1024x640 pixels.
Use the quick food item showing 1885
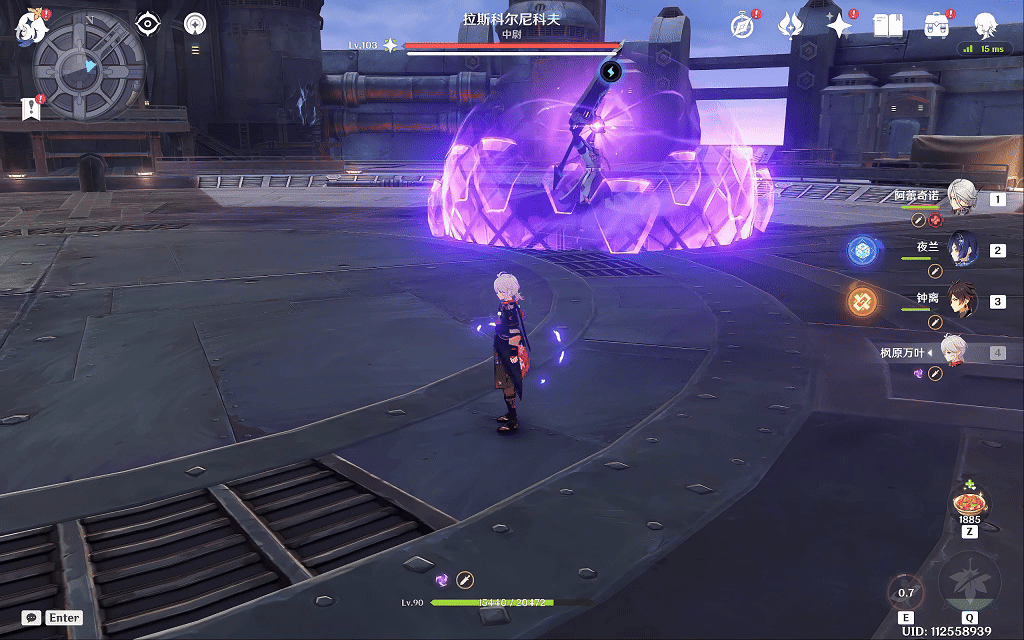[969, 502]
